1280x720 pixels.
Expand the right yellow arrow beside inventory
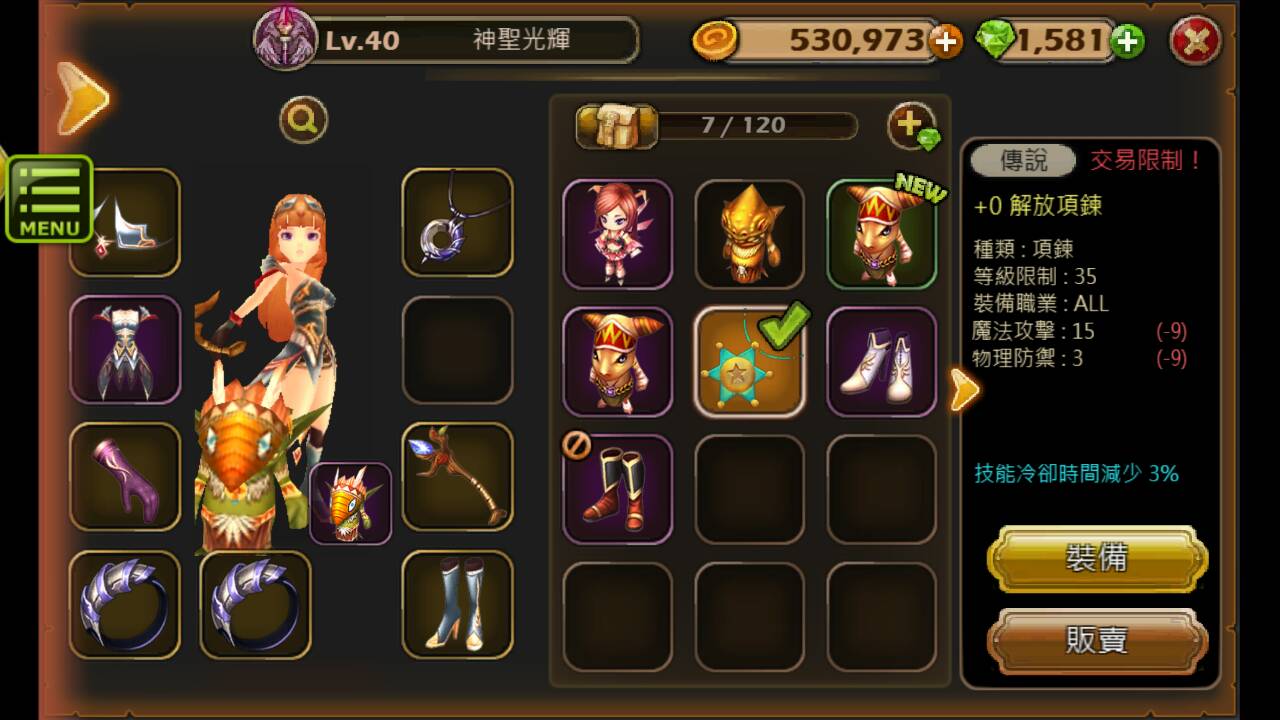pyautogui.click(x=963, y=390)
